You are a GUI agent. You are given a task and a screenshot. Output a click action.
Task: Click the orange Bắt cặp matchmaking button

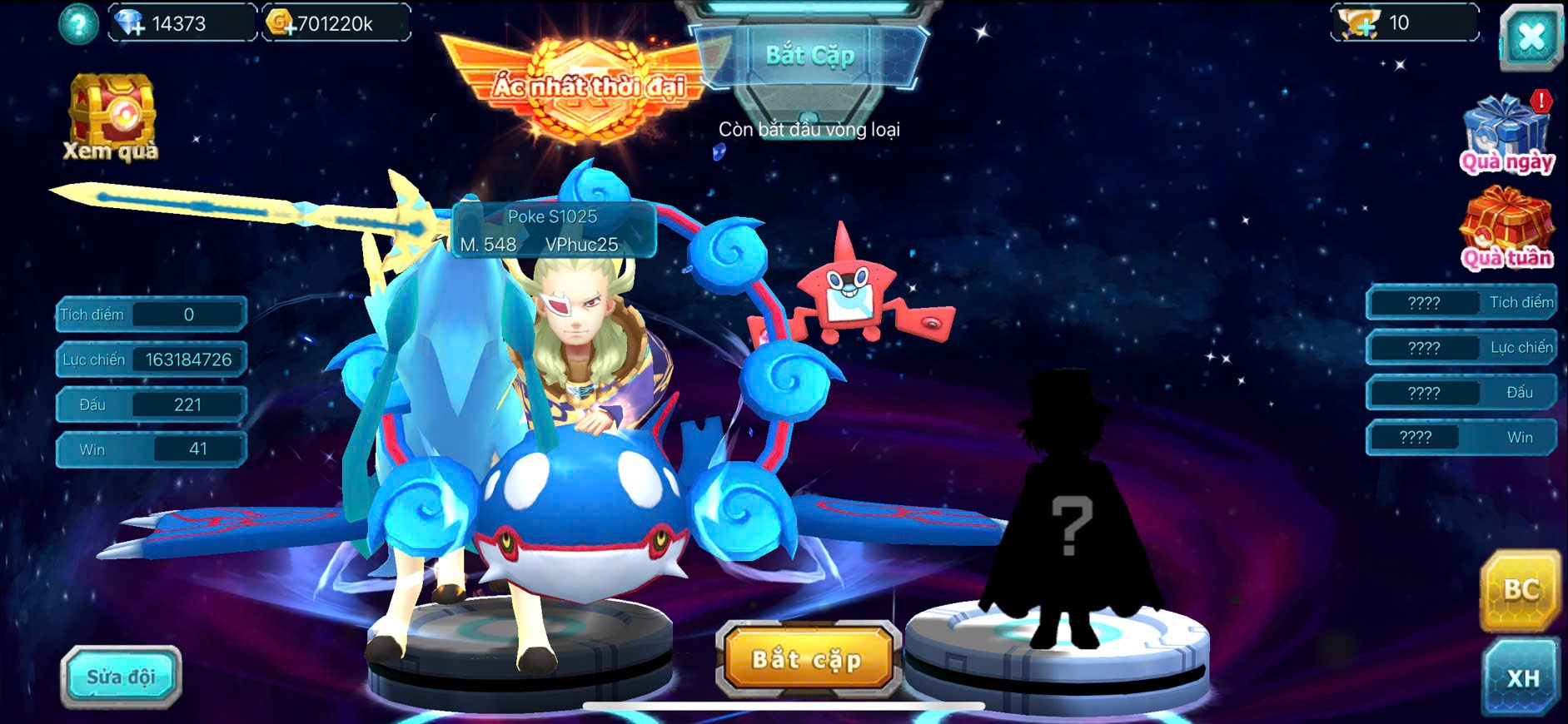click(806, 659)
